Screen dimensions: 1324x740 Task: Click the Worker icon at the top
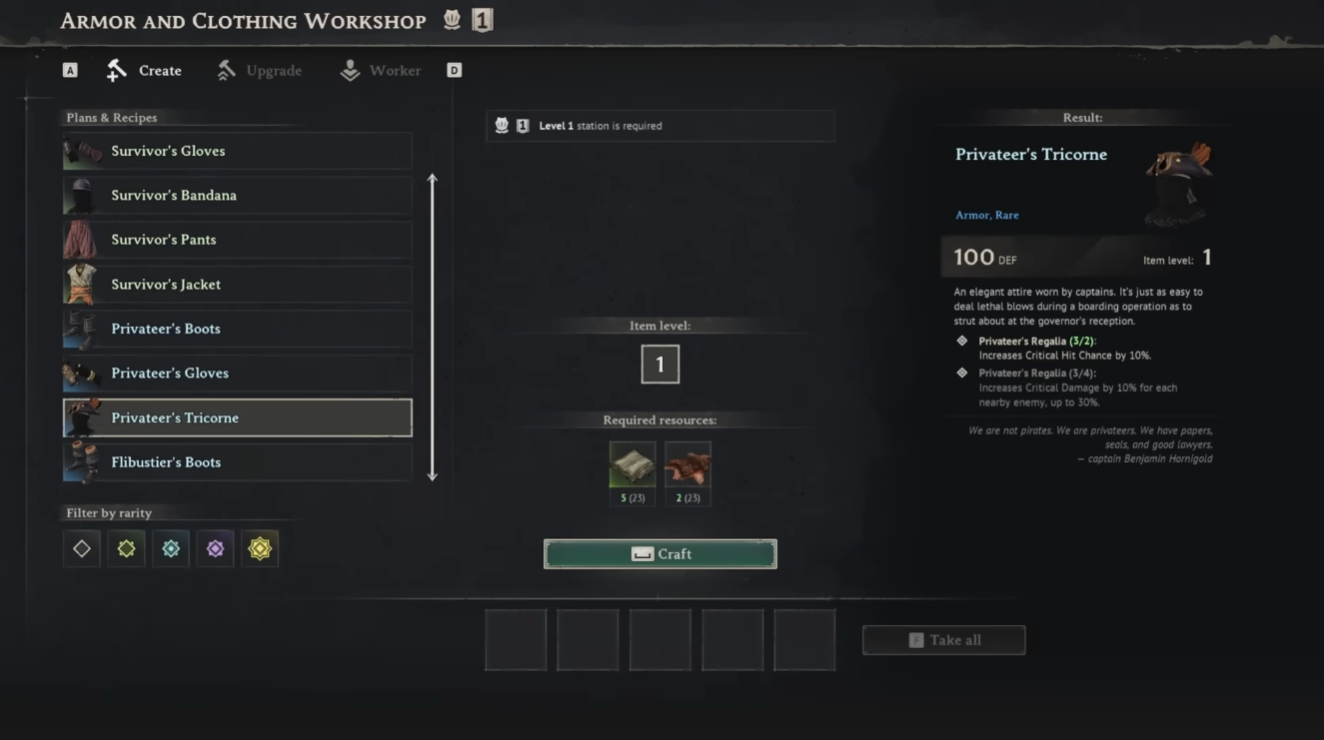(x=349, y=70)
